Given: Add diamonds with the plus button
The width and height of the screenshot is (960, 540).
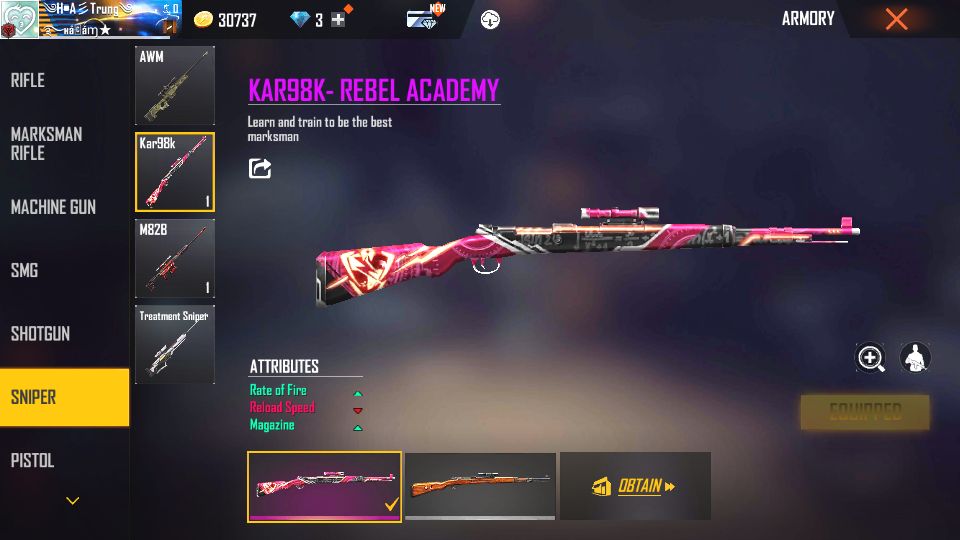Looking at the screenshot, I should [338, 20].
